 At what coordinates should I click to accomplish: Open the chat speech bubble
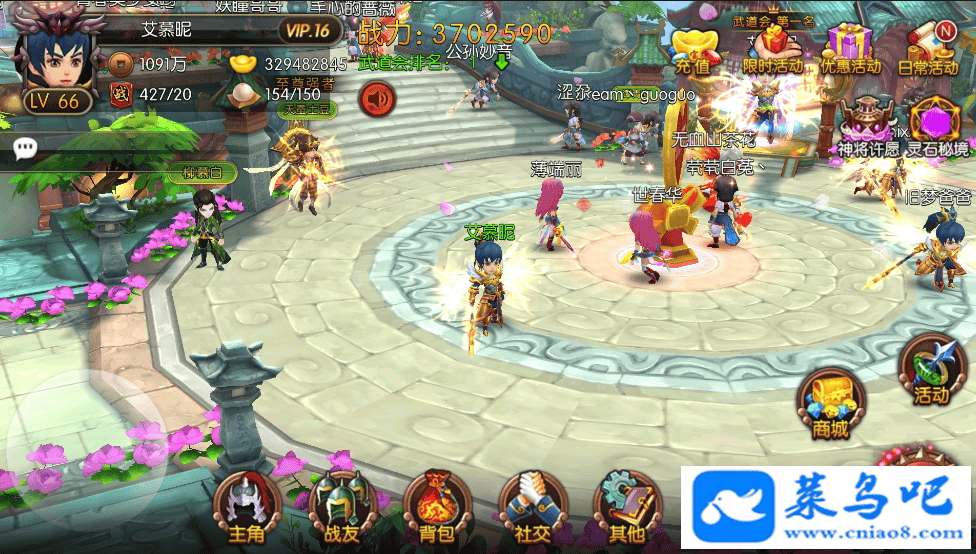(x=26, y=149)
